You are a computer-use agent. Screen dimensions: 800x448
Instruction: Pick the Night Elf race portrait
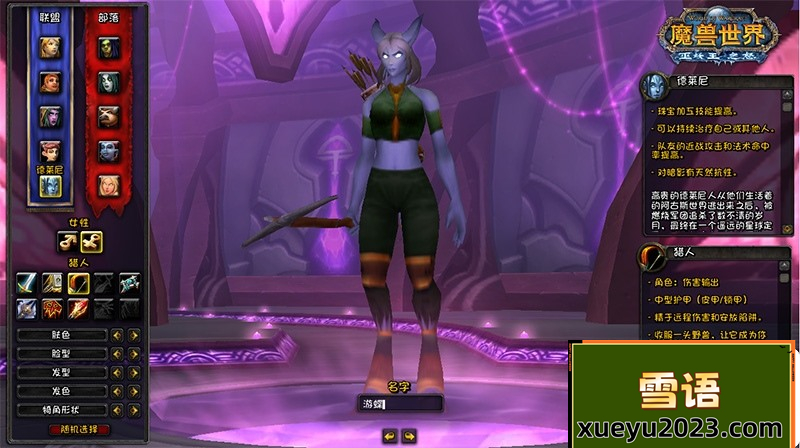(49, 116)
